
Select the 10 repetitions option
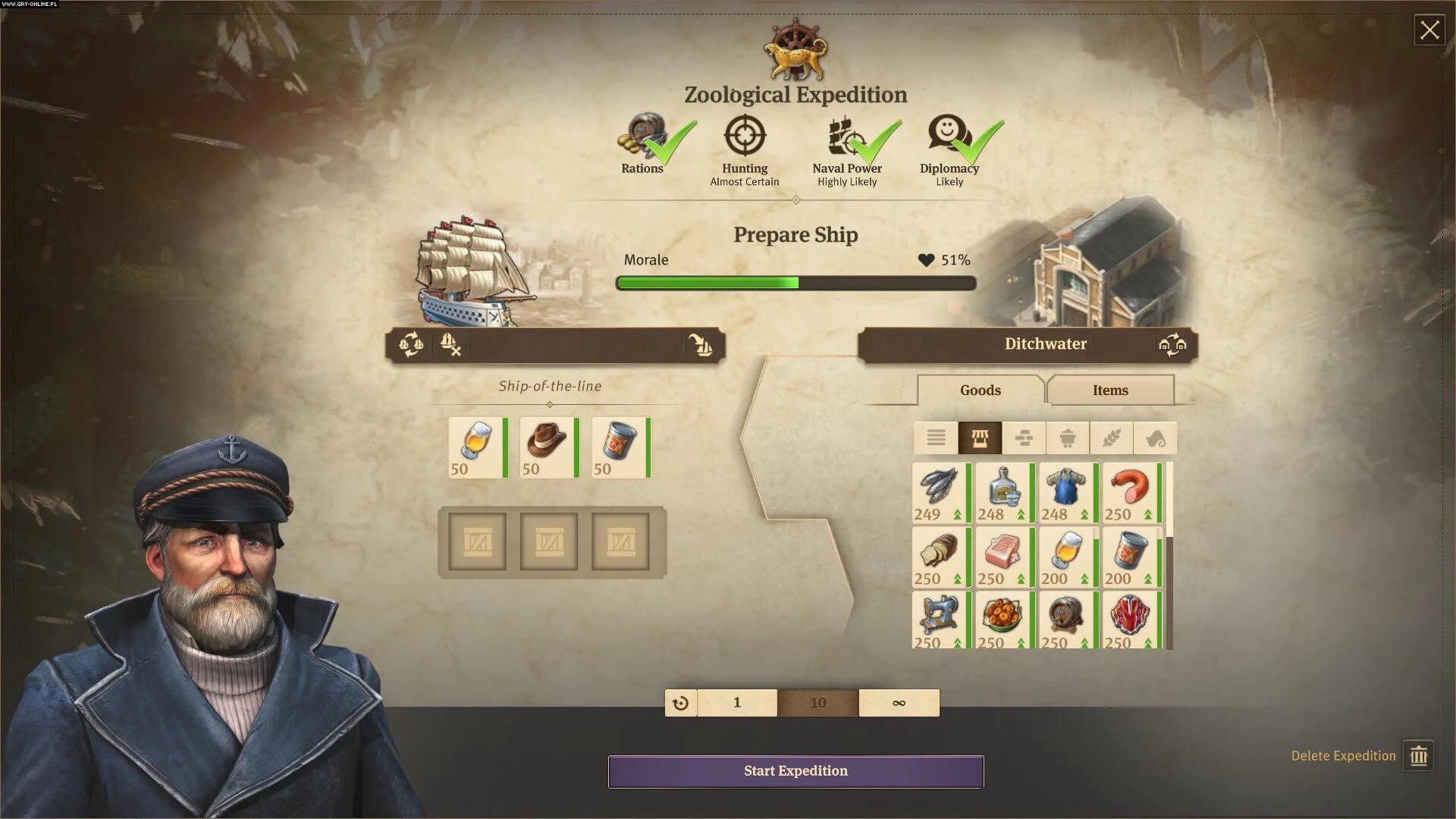click(817, 702)
